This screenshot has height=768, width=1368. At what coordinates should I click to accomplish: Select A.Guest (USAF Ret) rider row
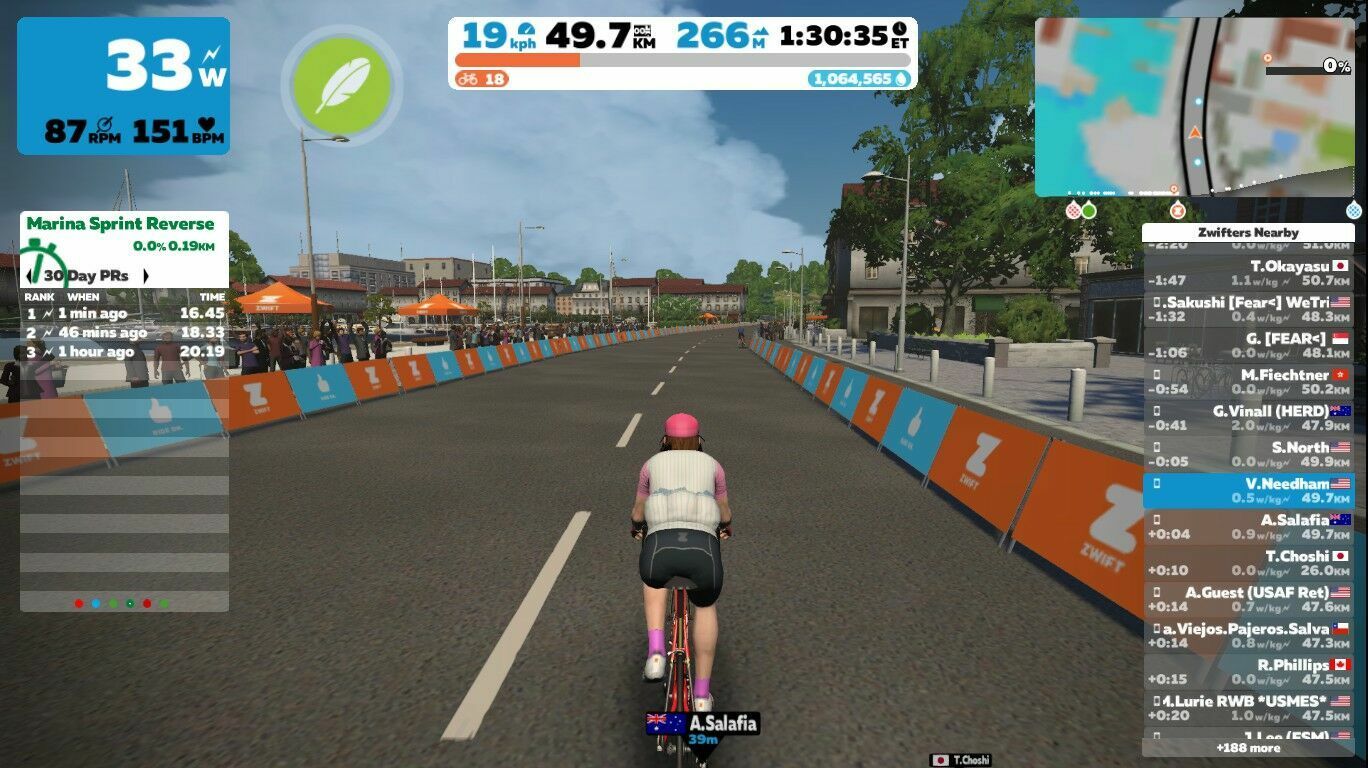tap(1247, 599)
